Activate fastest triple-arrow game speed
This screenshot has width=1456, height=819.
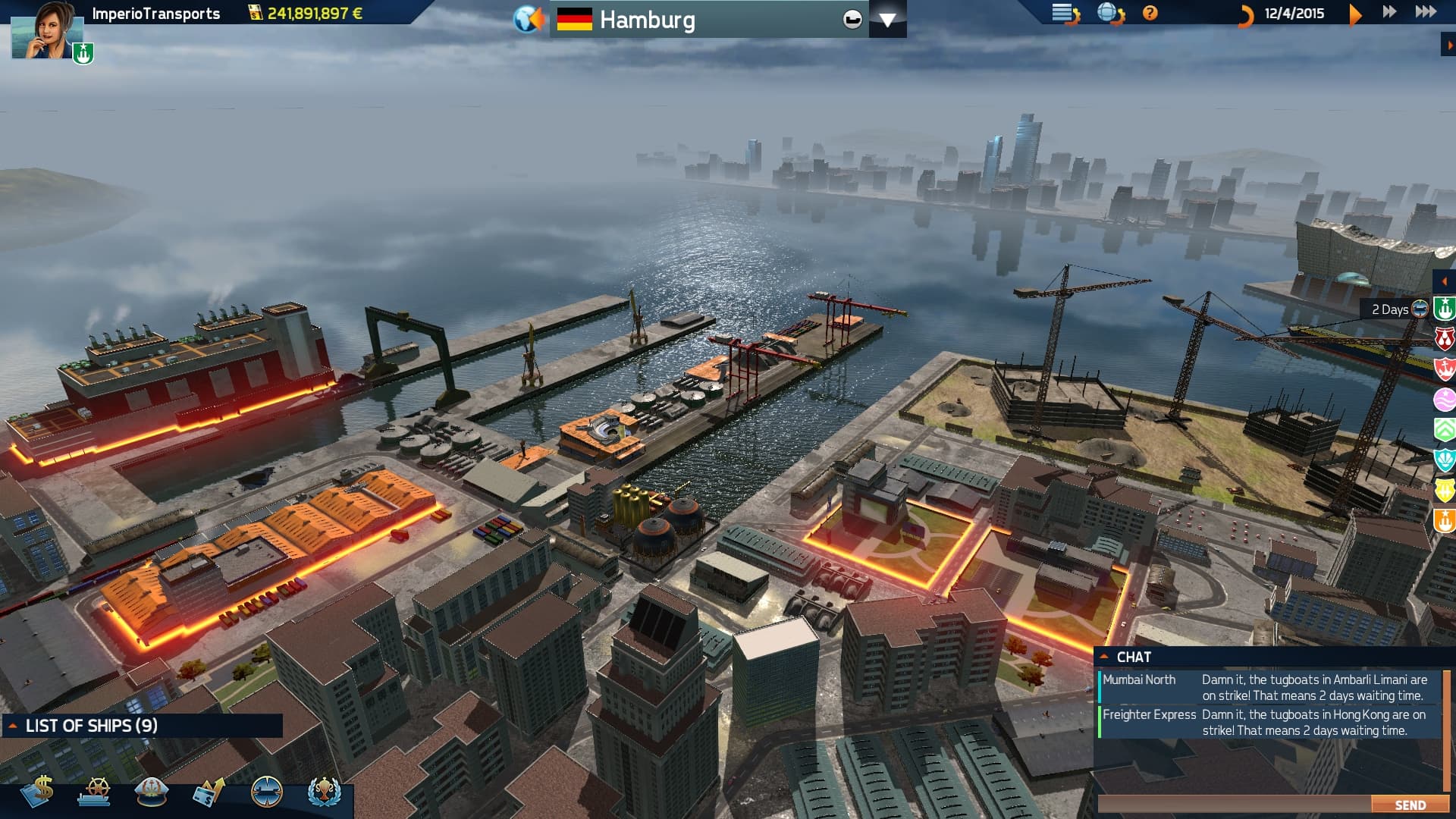(x=1424, y=11)
